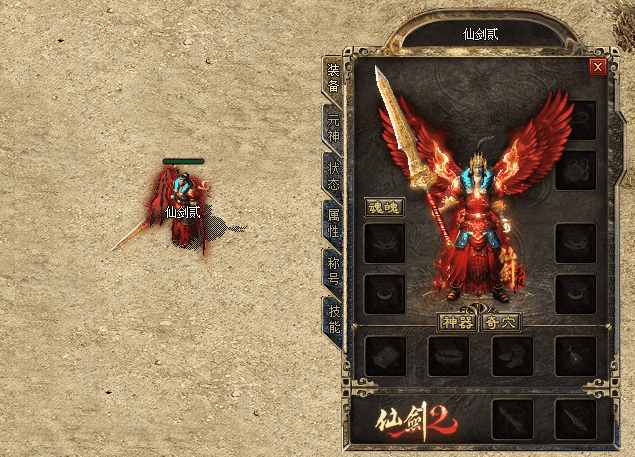Viewport: 635px width, 457px height.
Task: Switch to the 装备 tab
Action: tap(333, 79)
